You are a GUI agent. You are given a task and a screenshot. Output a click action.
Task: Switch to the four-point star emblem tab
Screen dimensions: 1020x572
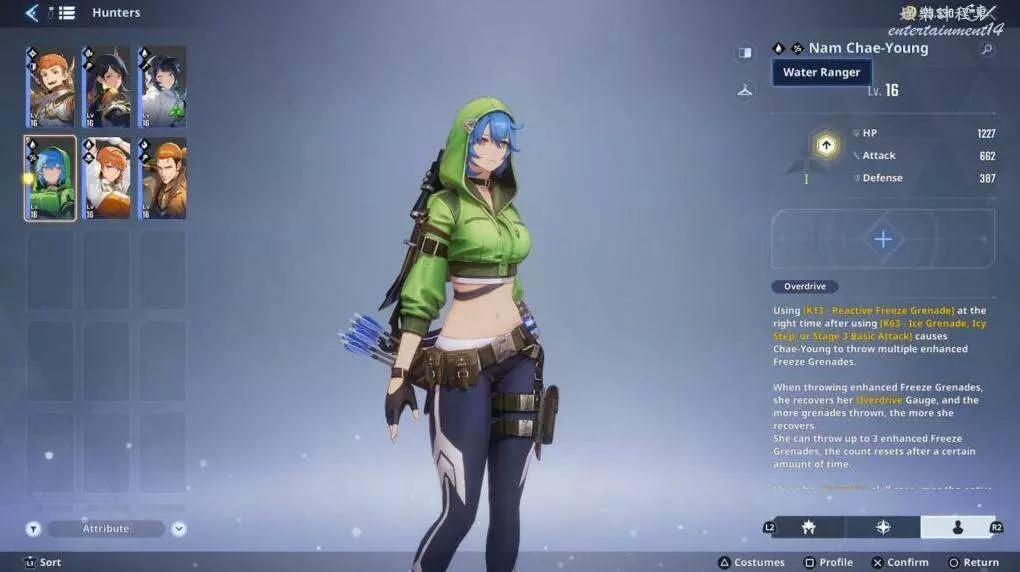[x=883, y=527]
